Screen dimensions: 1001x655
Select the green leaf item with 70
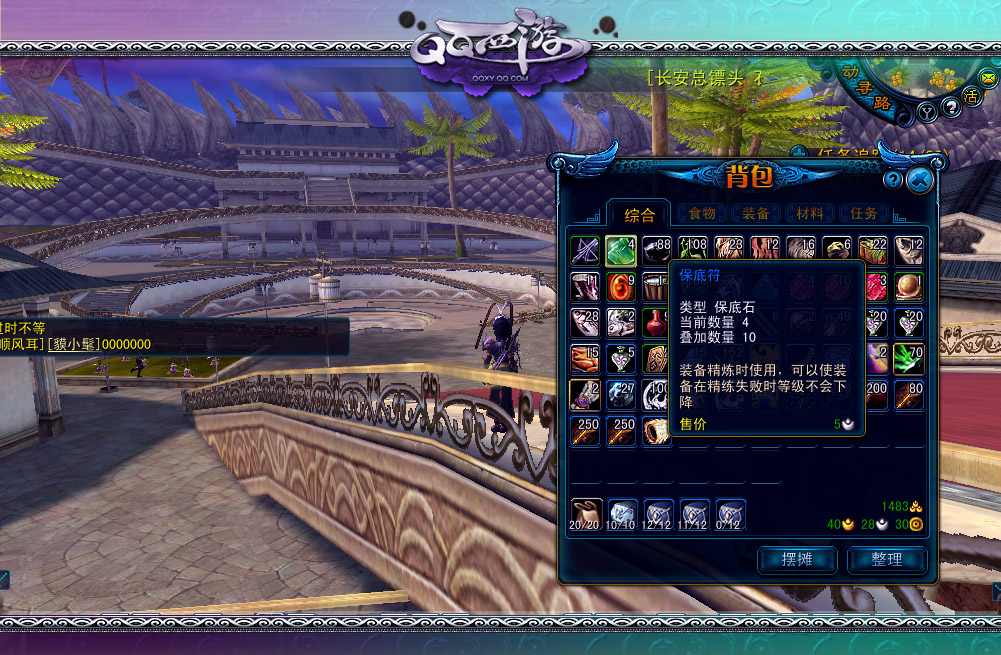pos(908,358)
